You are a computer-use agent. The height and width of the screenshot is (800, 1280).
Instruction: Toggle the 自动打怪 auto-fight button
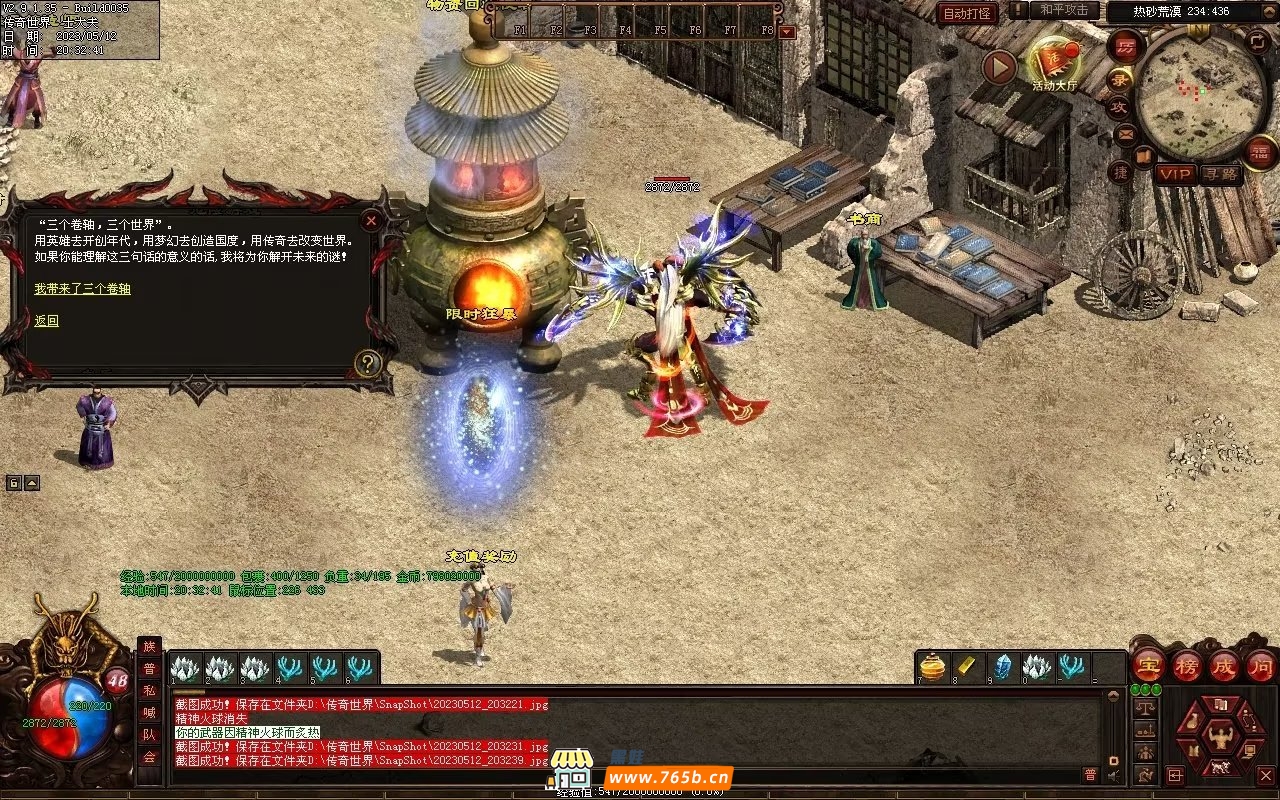(967, 14)
